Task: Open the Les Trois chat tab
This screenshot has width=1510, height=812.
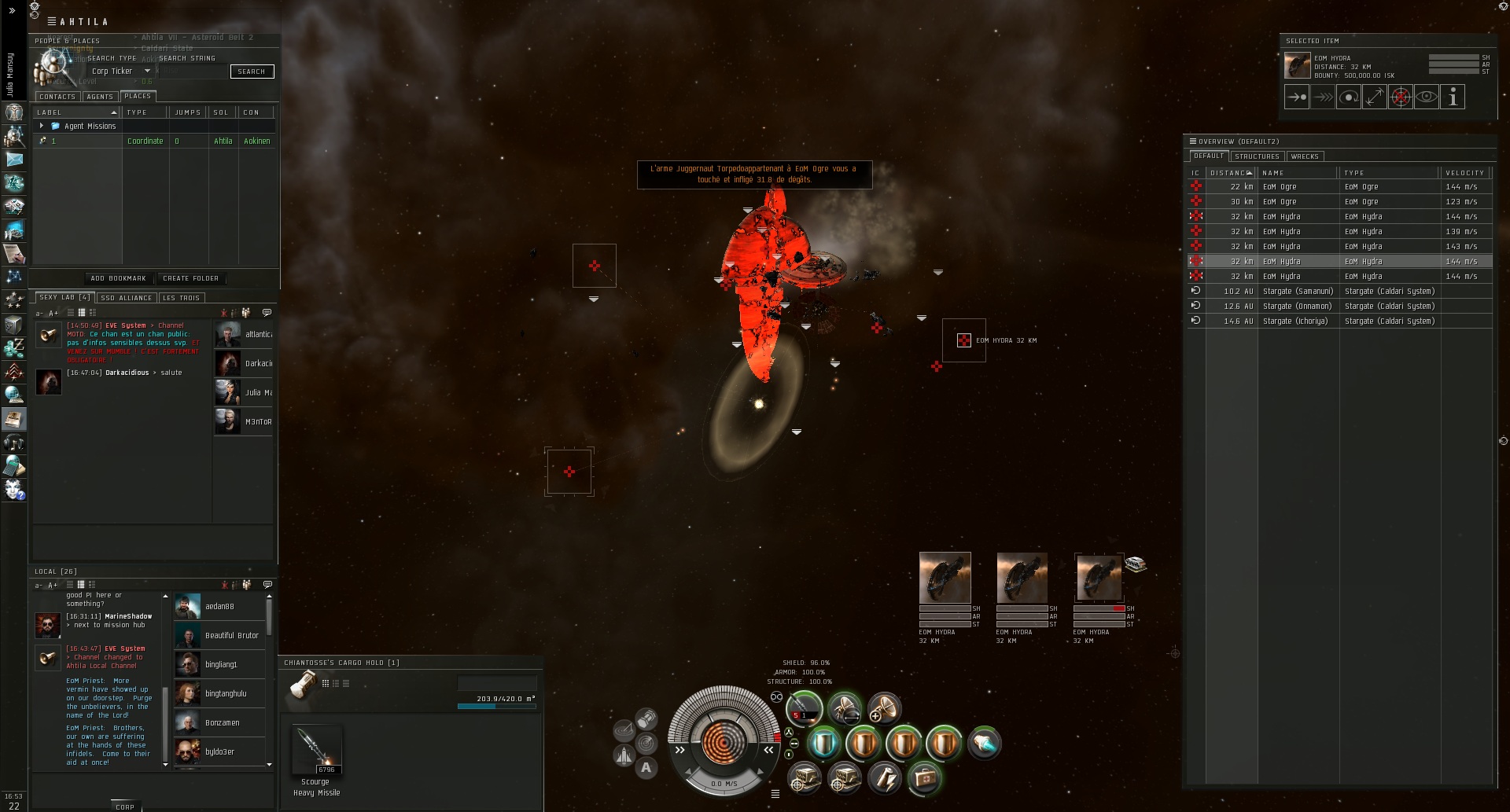Action: tap(181, 298)
